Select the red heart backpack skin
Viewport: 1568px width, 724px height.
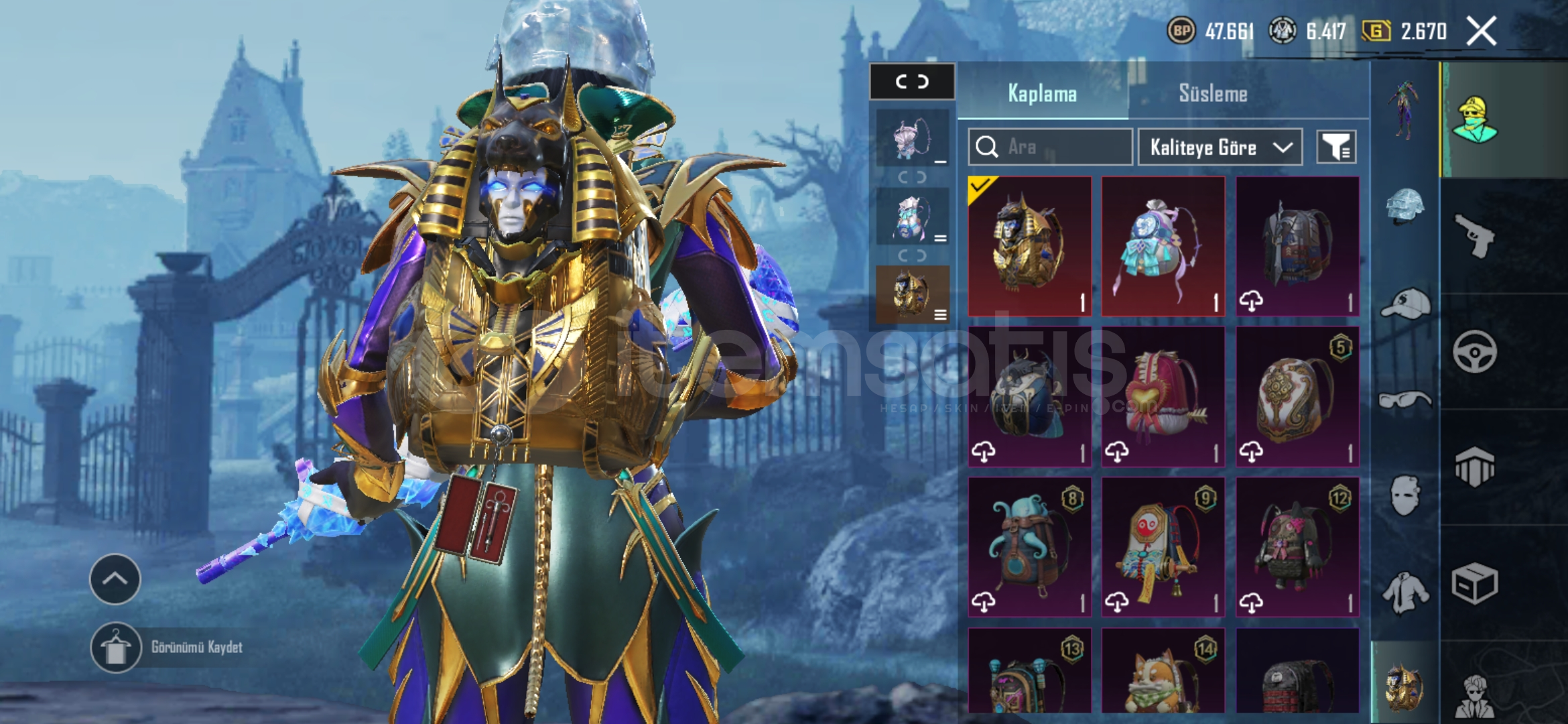(1163, 396)
